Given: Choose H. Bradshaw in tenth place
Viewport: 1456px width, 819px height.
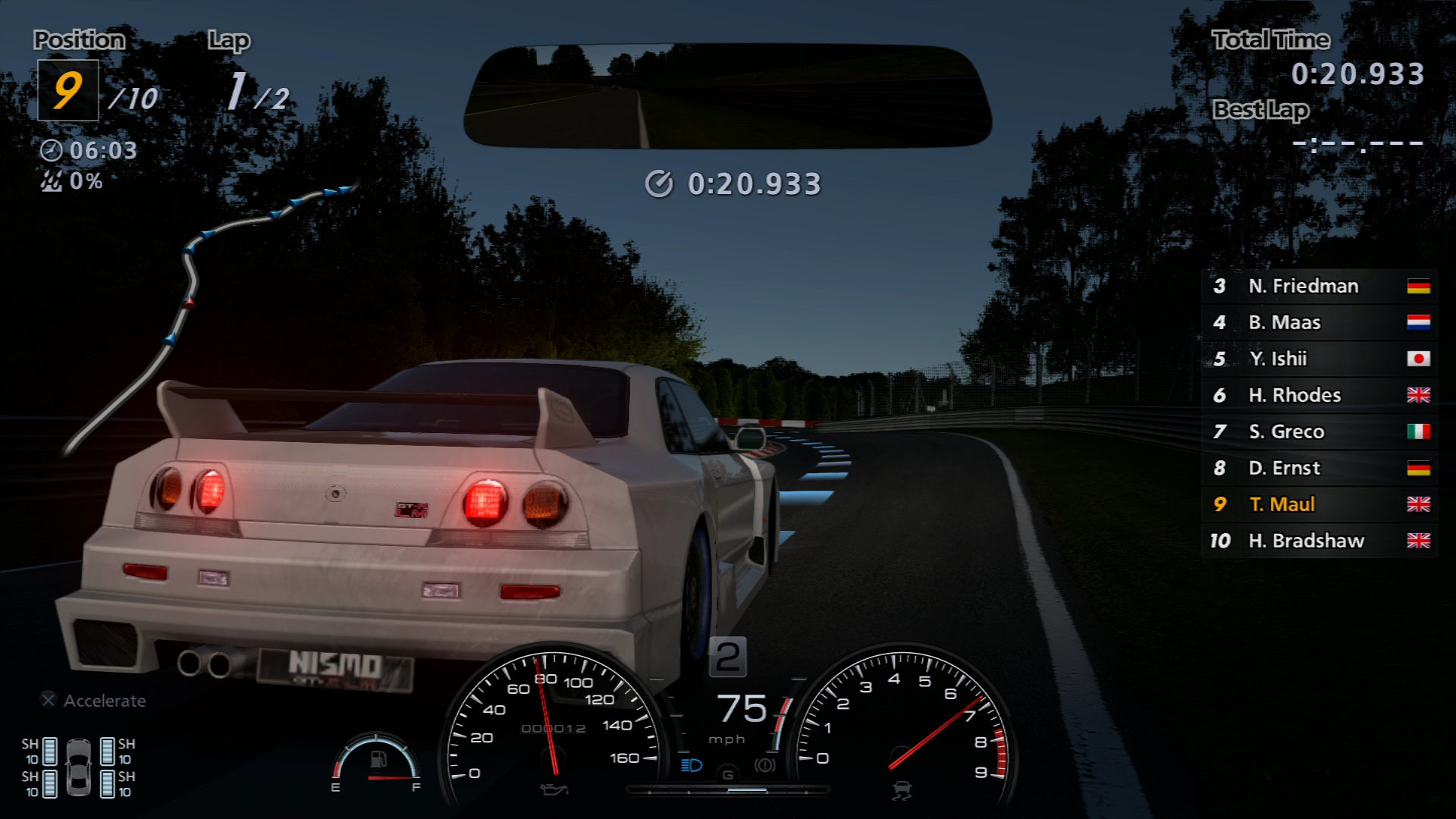Looking at the screenshot, I should click(x=1319, y=541).
